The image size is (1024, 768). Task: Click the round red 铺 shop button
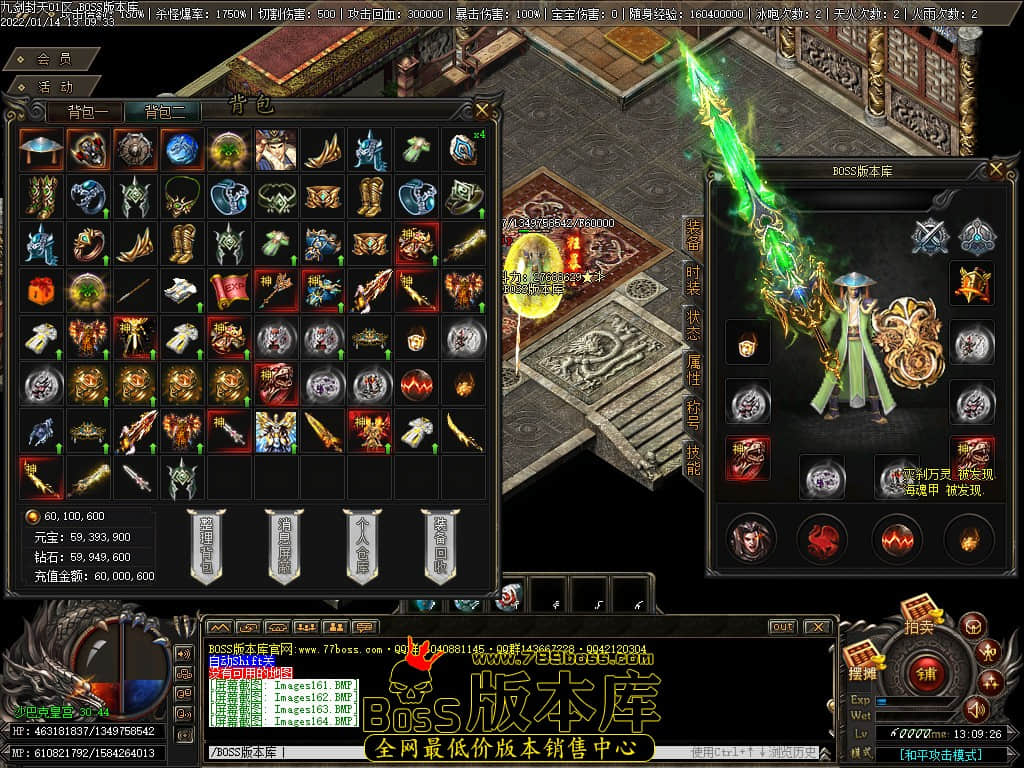point(925,671)
